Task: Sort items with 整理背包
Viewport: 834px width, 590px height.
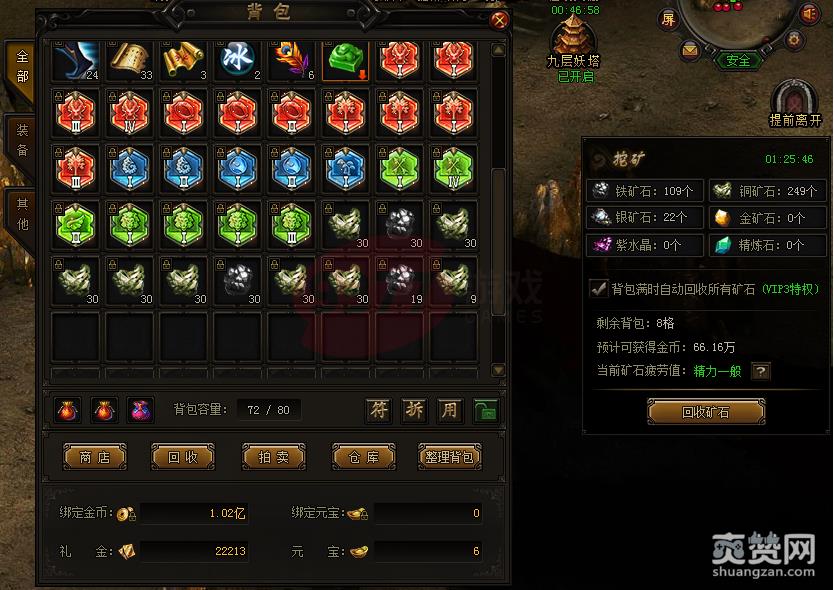Action: [449, 457]
